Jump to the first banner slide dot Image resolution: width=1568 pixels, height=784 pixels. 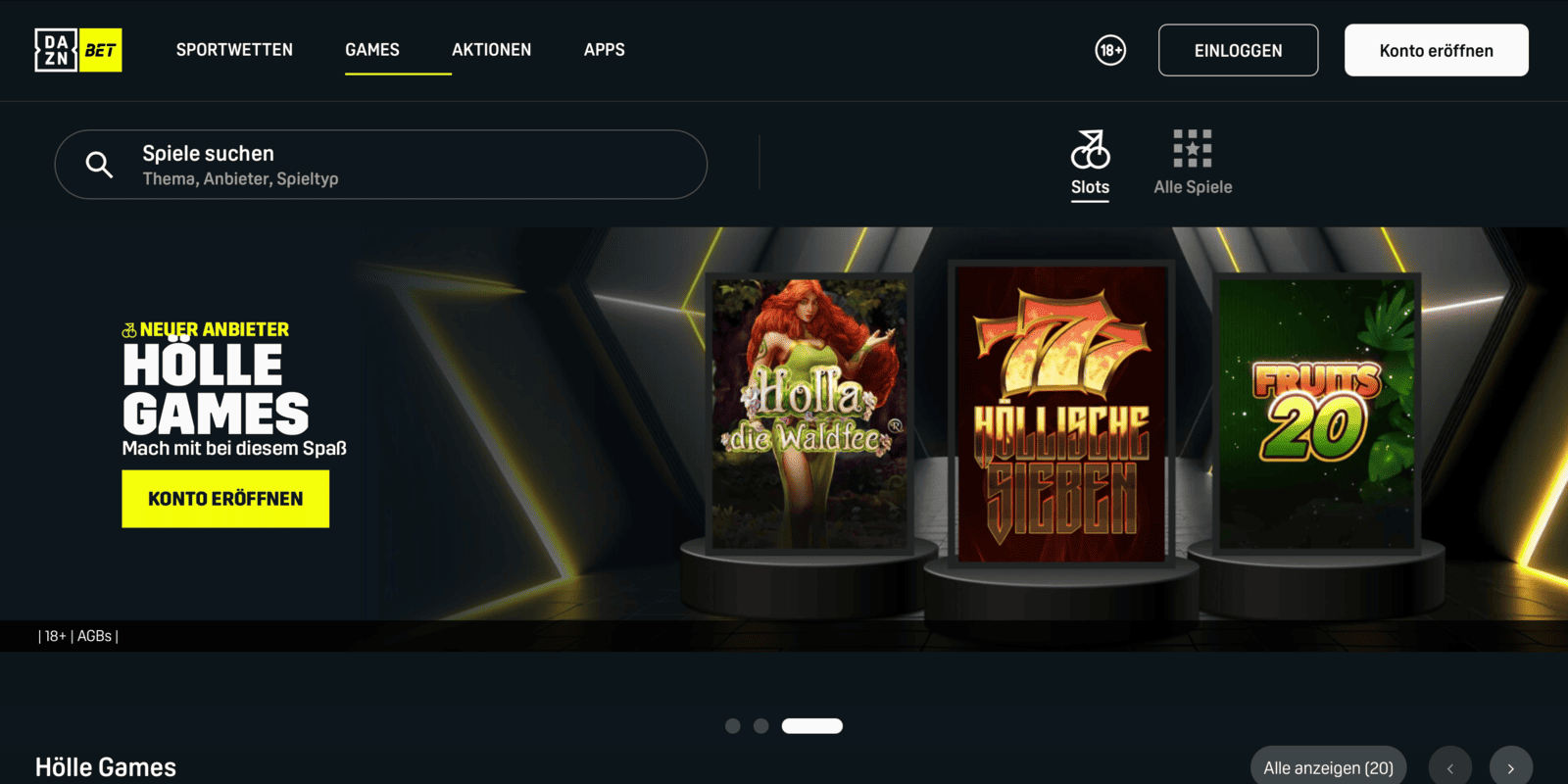point(732,726)
